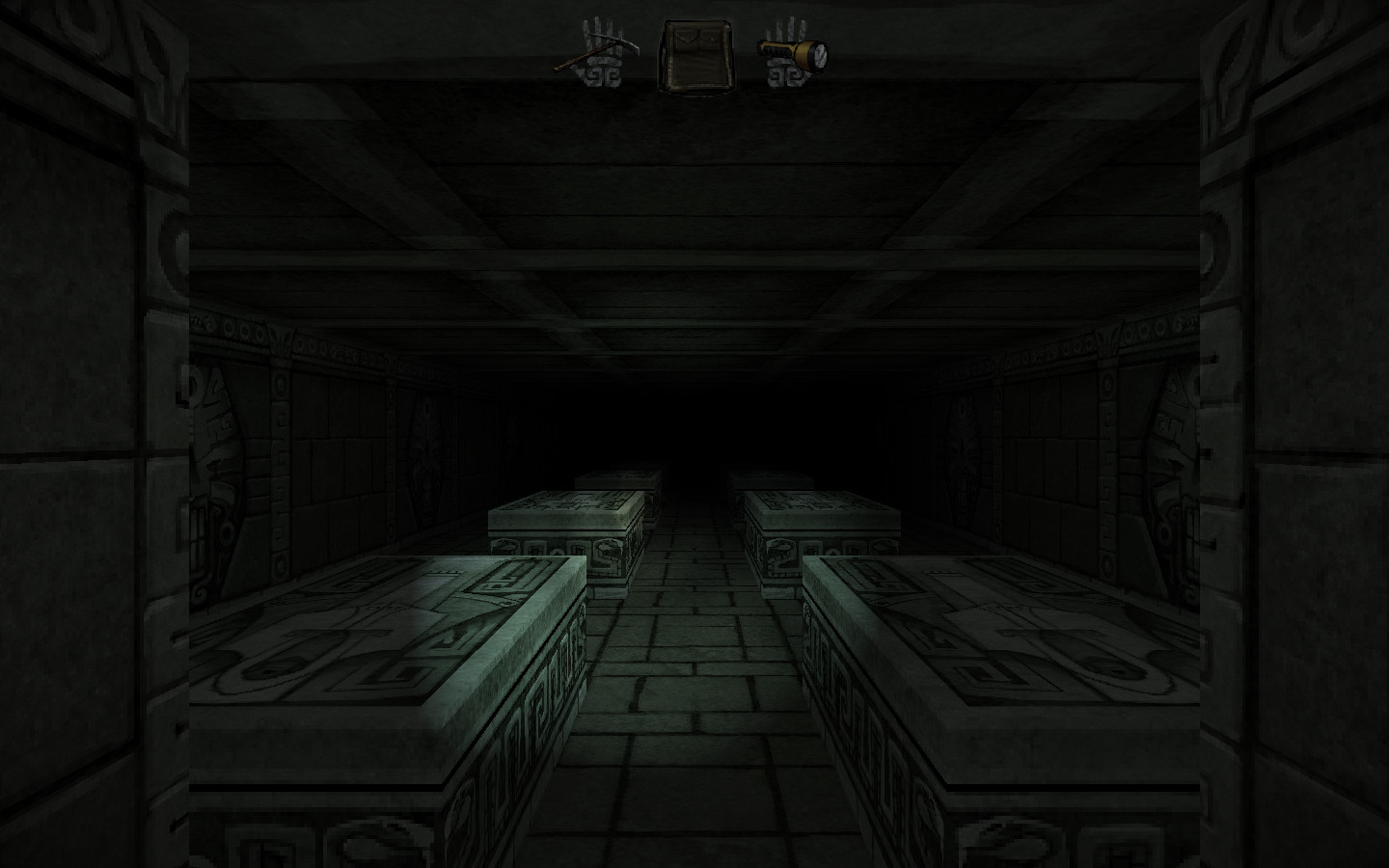Unsnap the right pocket button on the backpack
This screenshot has width=1389, height=868.
[x=712, y=41]
